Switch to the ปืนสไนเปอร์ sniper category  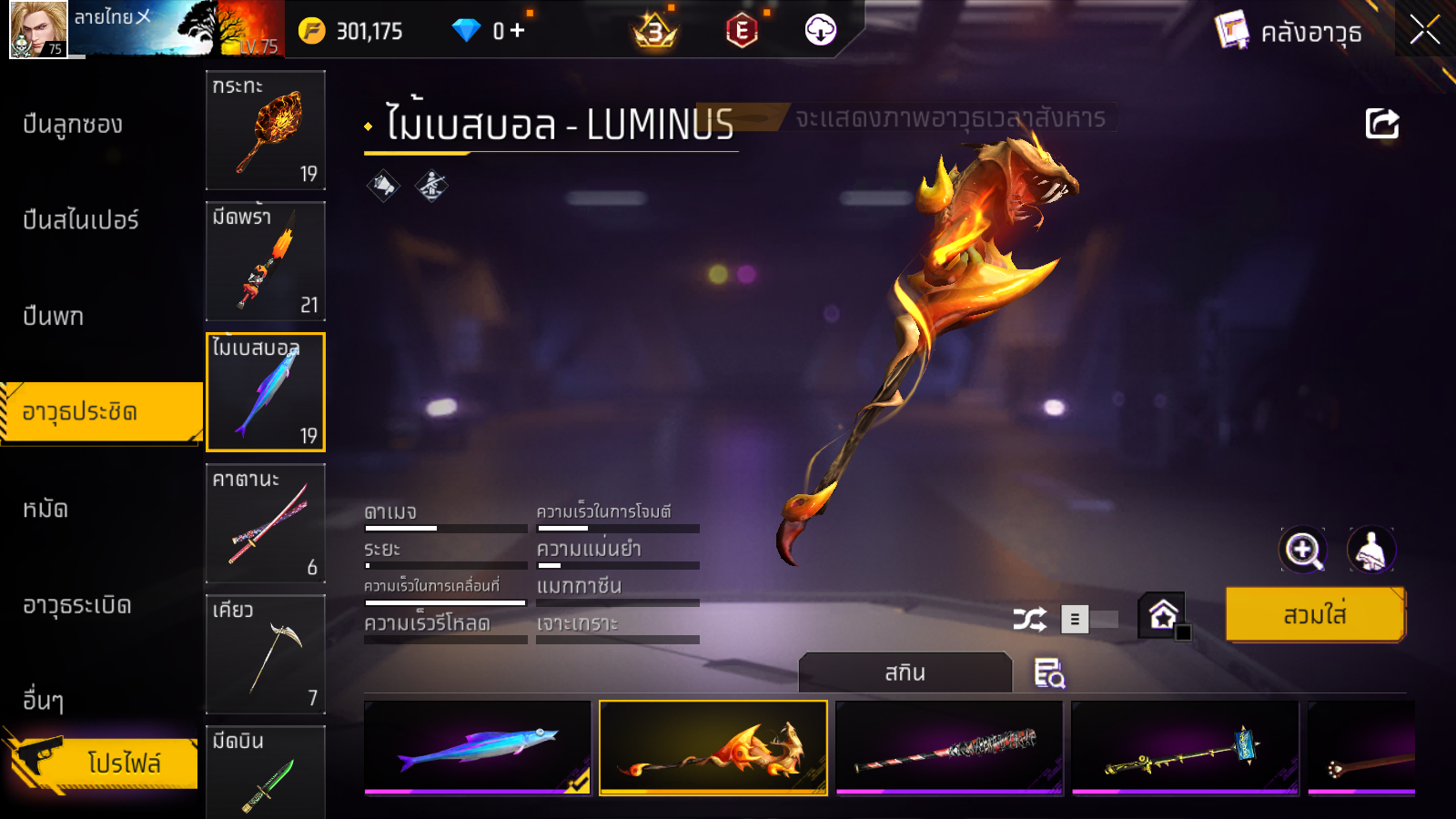pyautogui.click(x=81, y=220)
